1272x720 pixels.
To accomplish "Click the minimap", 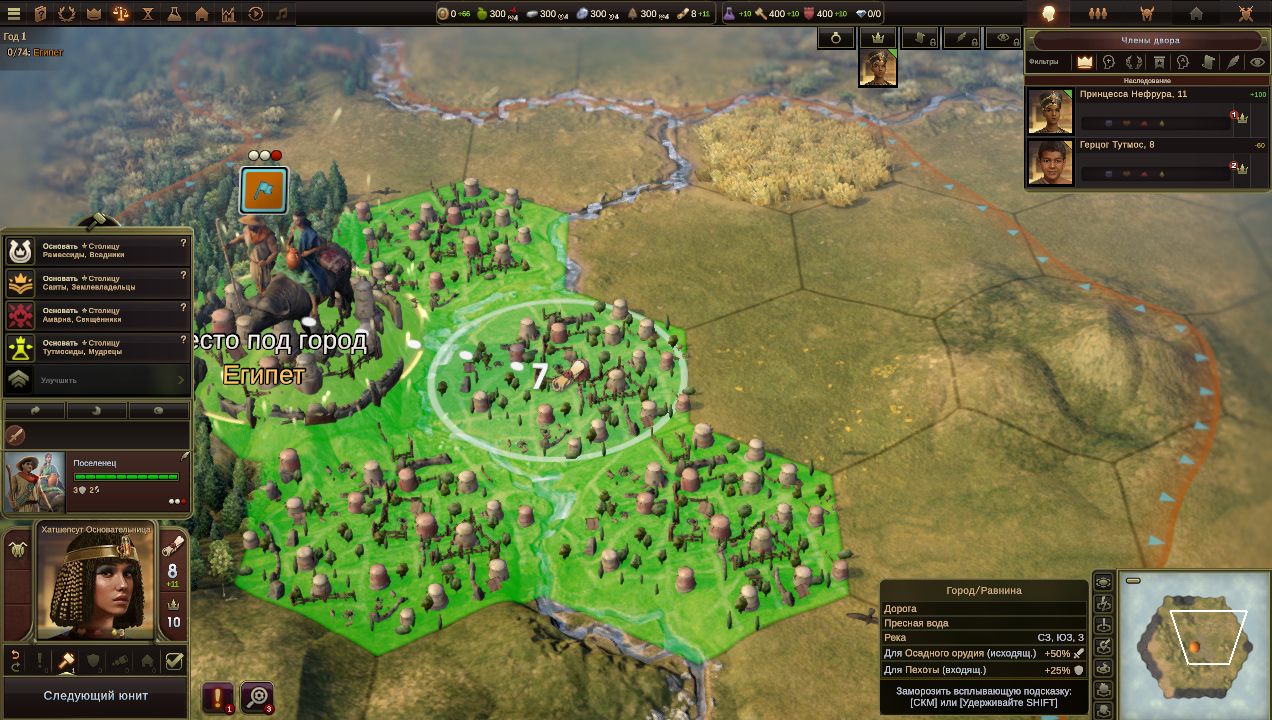I will (1193, 645).
